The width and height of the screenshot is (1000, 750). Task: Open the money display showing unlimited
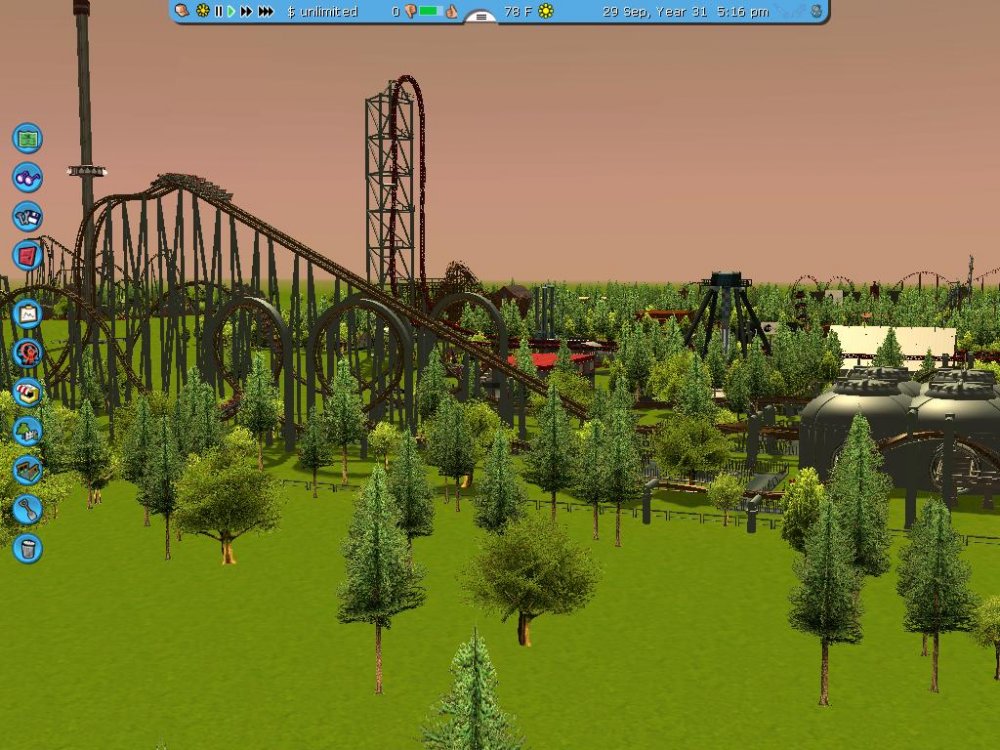[322, 11]
